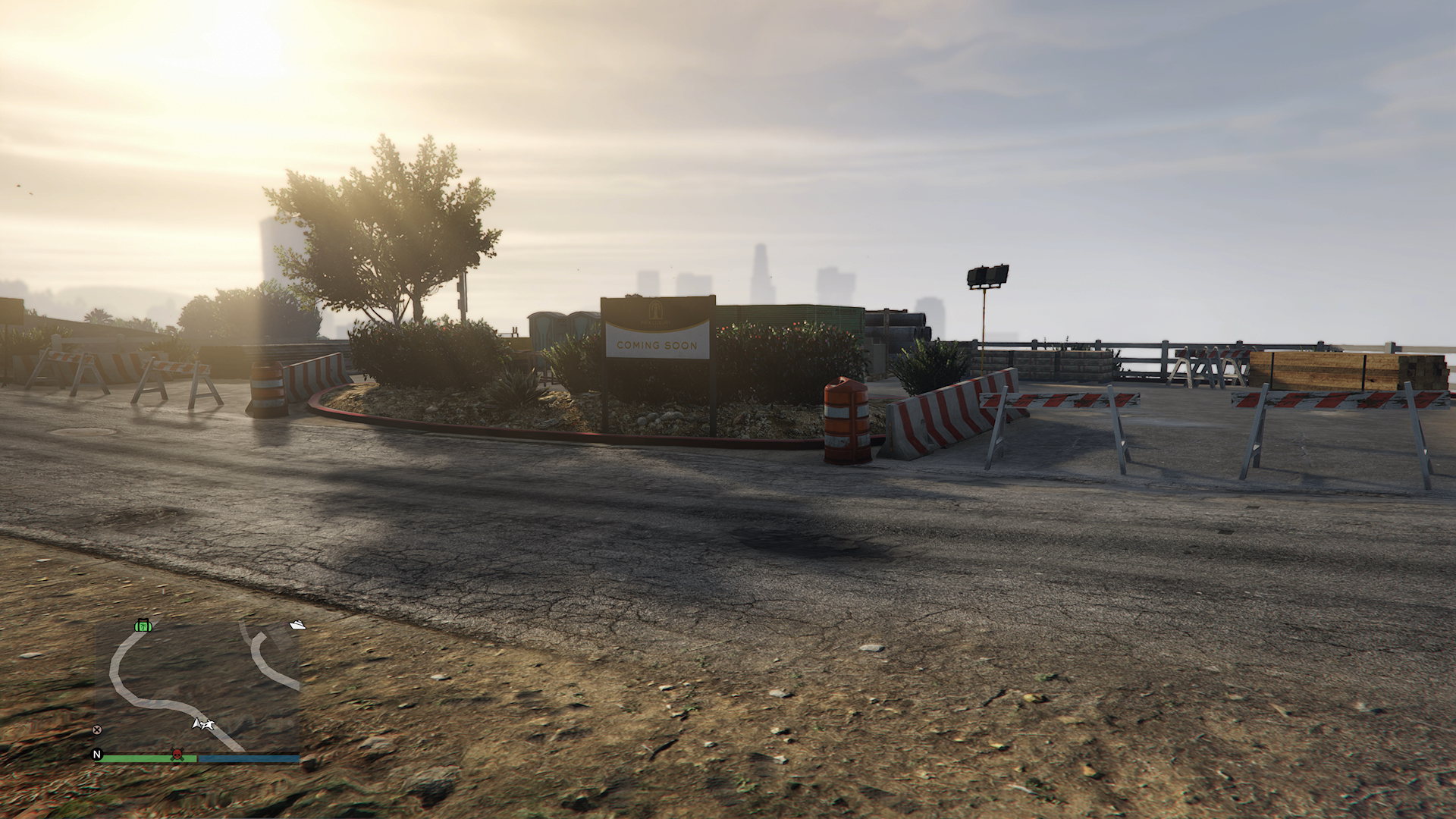Click the white boat blip on minimap
The height and width of the screenshot is (819, 1456).
tap(298, 625)
